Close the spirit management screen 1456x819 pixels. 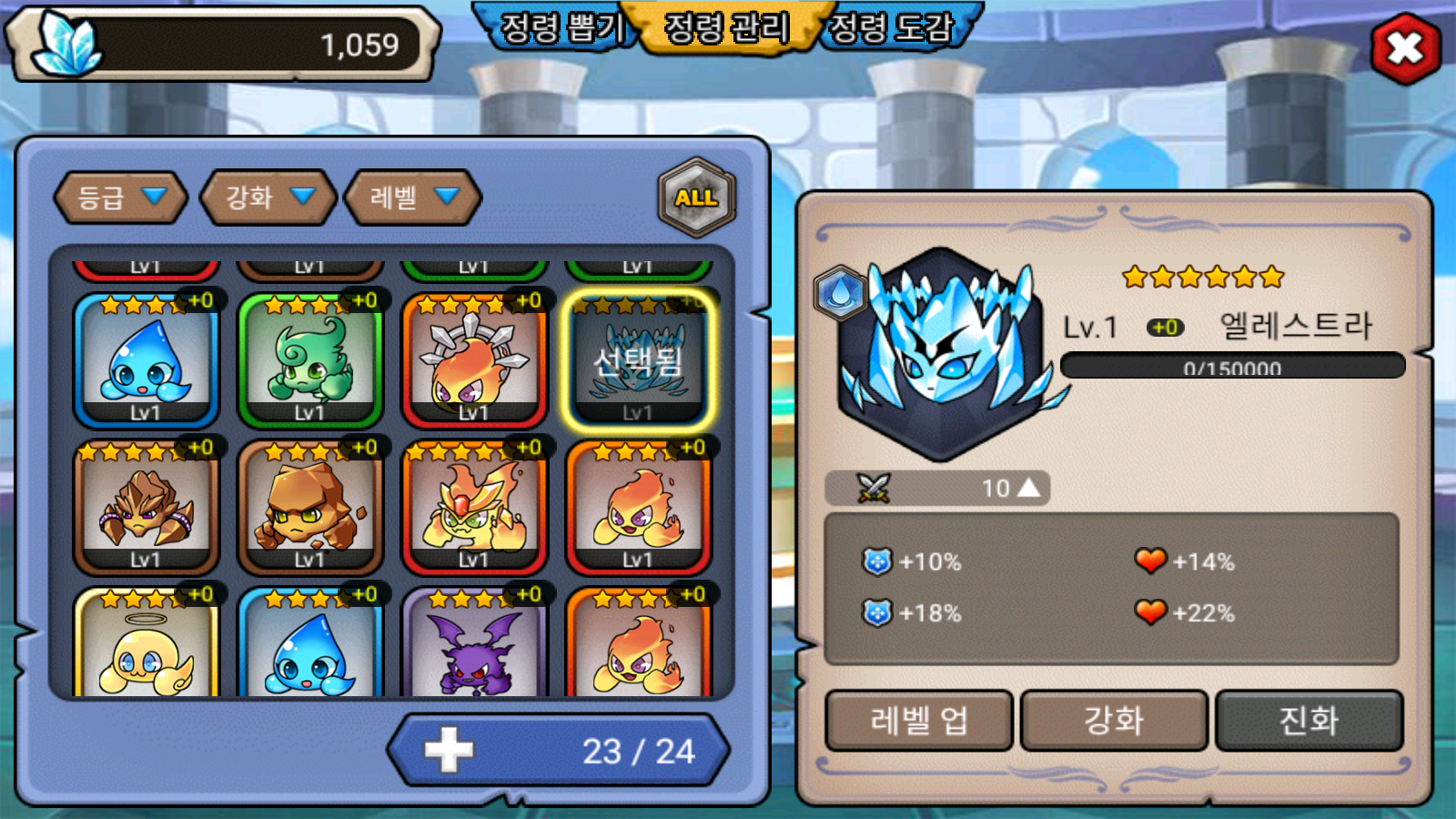tap(1405, 48)
